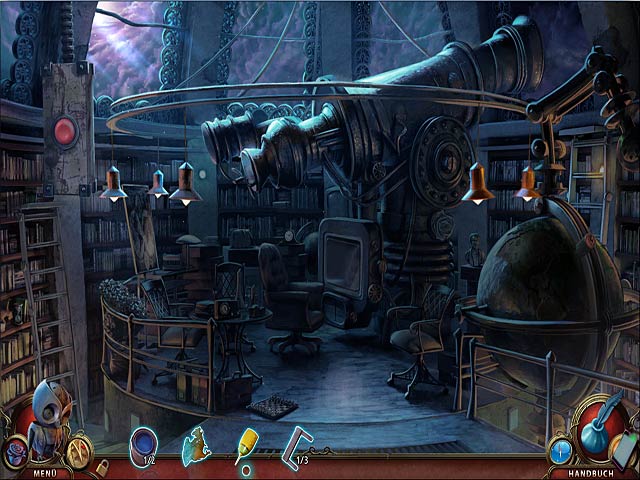Image resolution: width=640 pixels, height=480 pixels.
Task: Activate the crossed-tools round medallion
Action: 78,451
